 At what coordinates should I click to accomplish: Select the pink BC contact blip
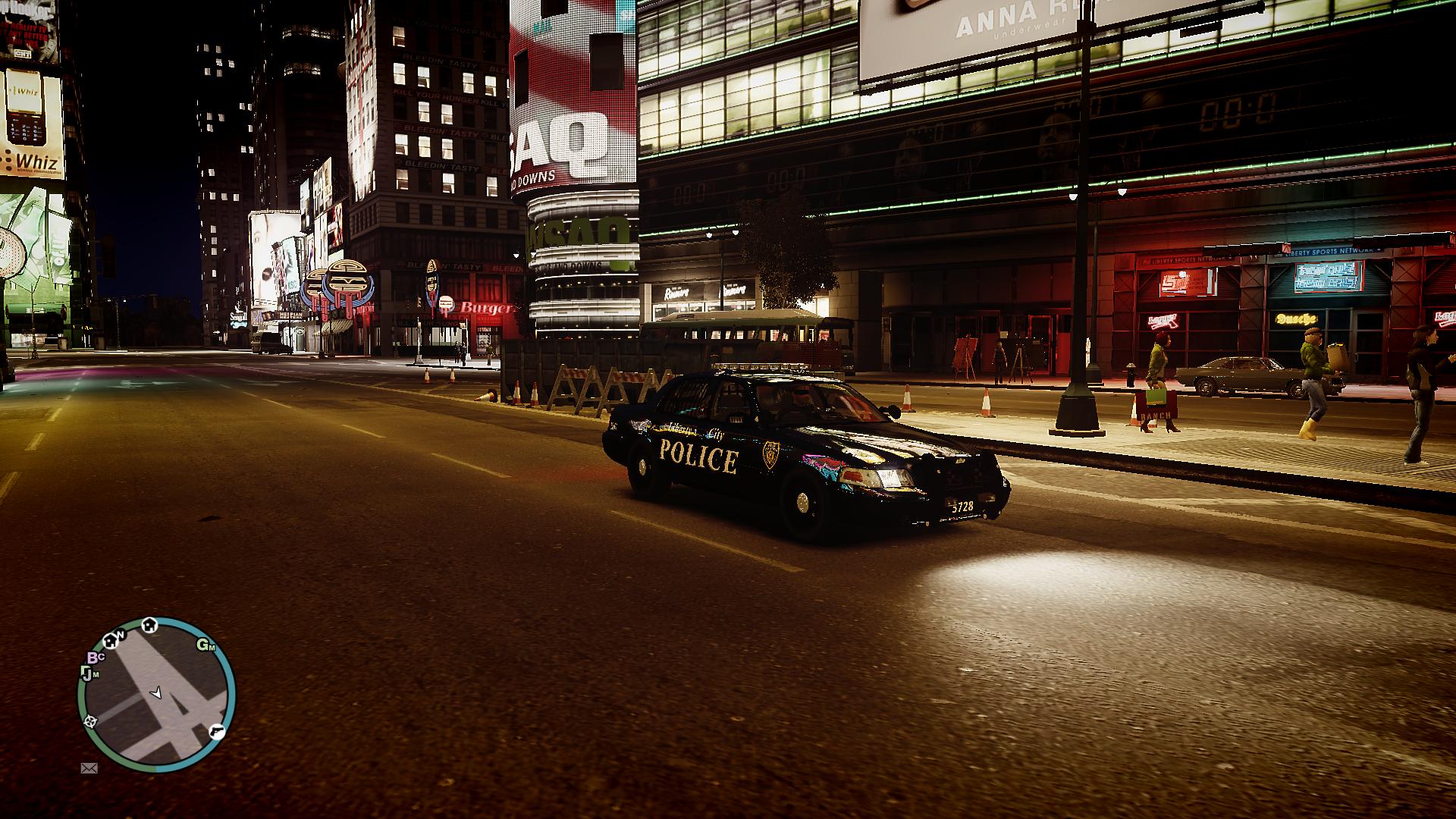[95, 657]
